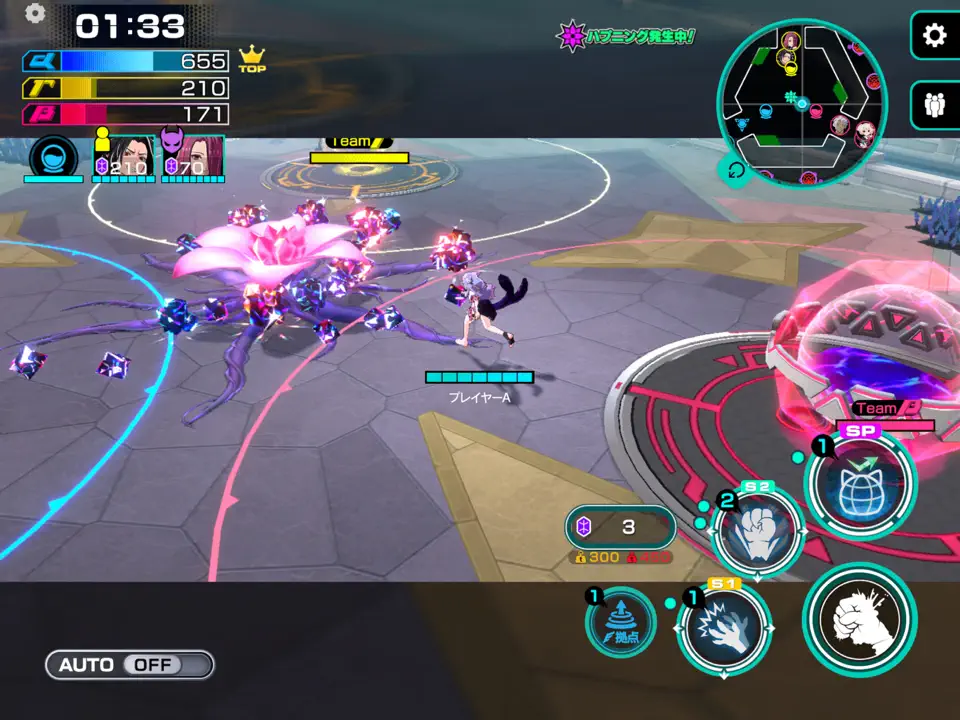Tap the minimap rotate arrow button
This screenshot has width=960, height=720.
click(735, 171)
